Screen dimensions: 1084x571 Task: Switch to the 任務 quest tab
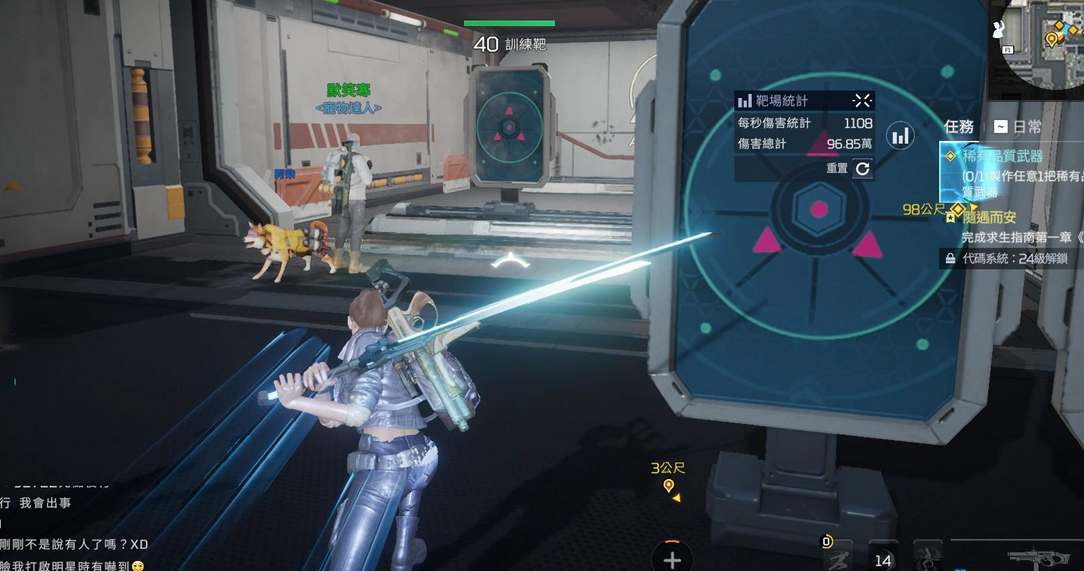click(x=959, y=127)
